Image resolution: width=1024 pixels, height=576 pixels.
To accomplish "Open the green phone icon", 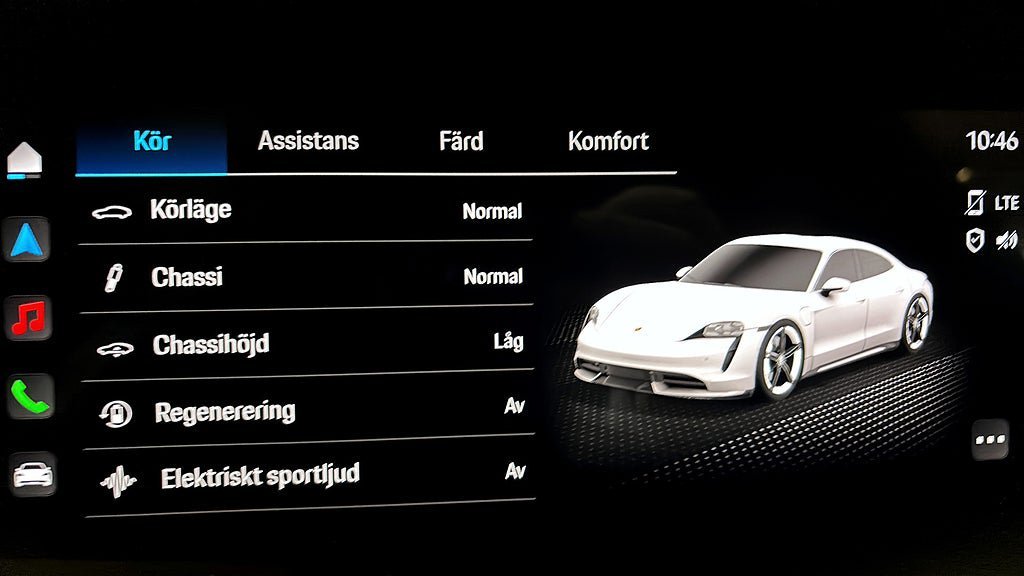I will pos(29,397).
